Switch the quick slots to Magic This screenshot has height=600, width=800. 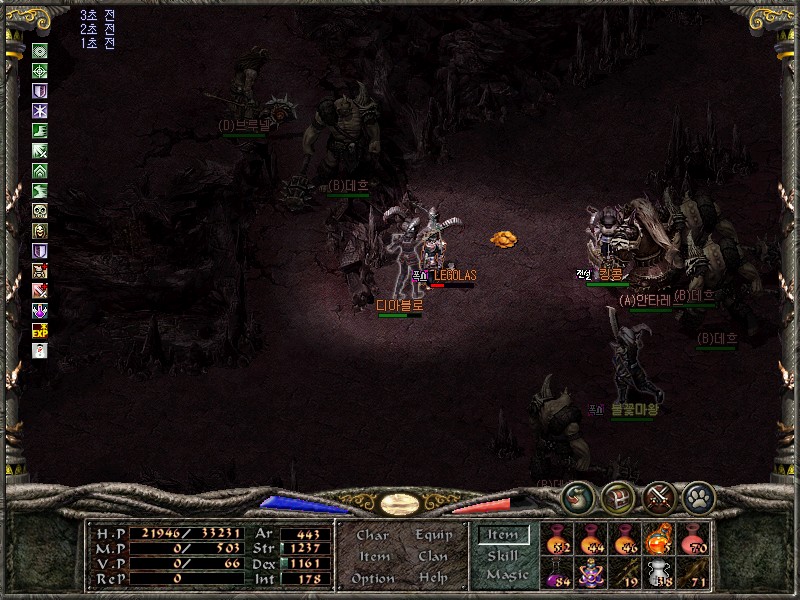pos(507,574)
